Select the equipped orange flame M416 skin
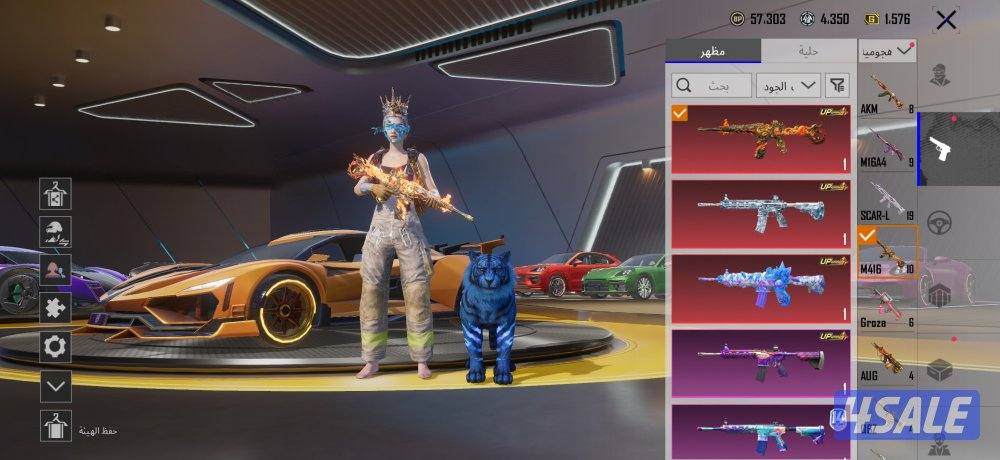The height and width of the screenshot is (460, 1000). [761, 136]
